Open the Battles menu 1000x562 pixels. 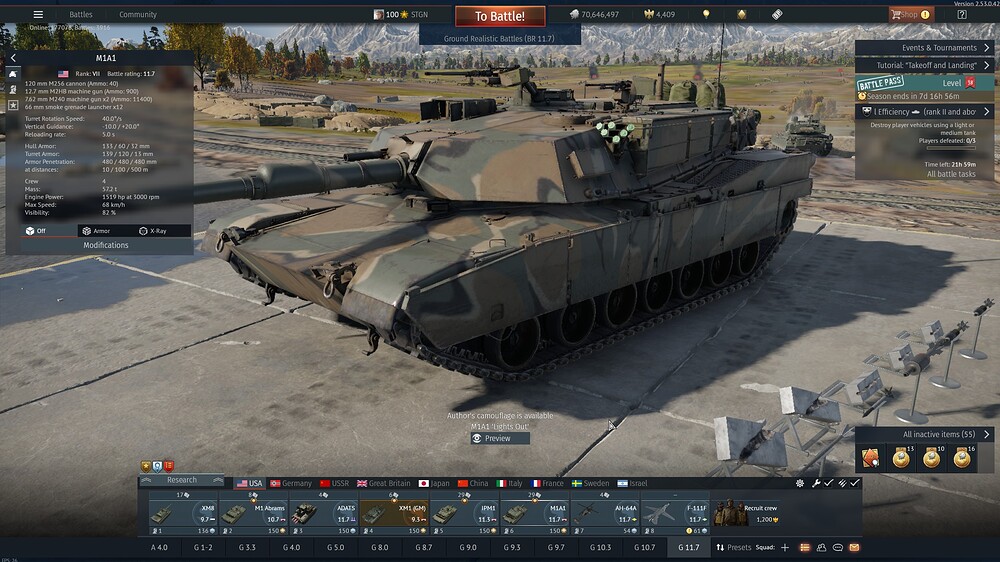point(81,15)
